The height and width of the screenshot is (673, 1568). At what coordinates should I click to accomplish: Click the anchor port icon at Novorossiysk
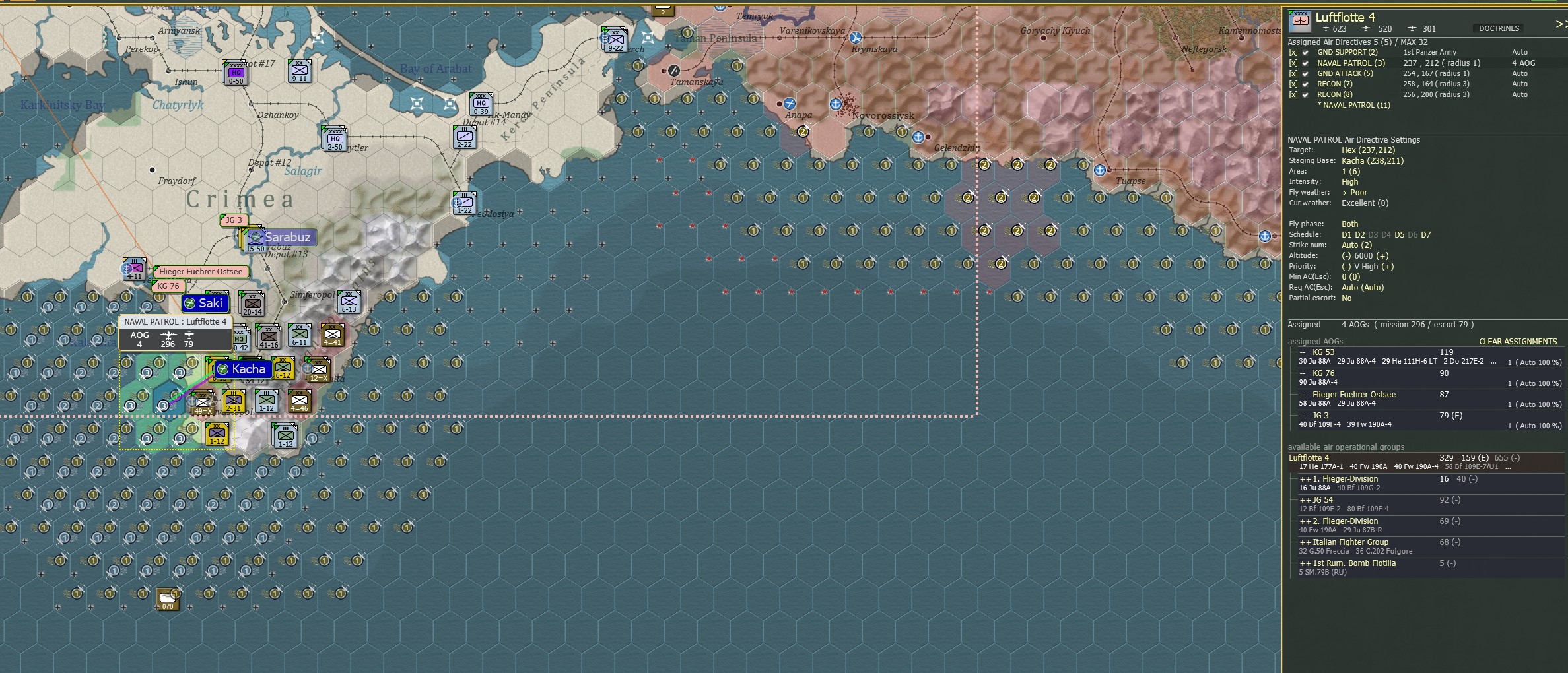[x=836, y=104]
